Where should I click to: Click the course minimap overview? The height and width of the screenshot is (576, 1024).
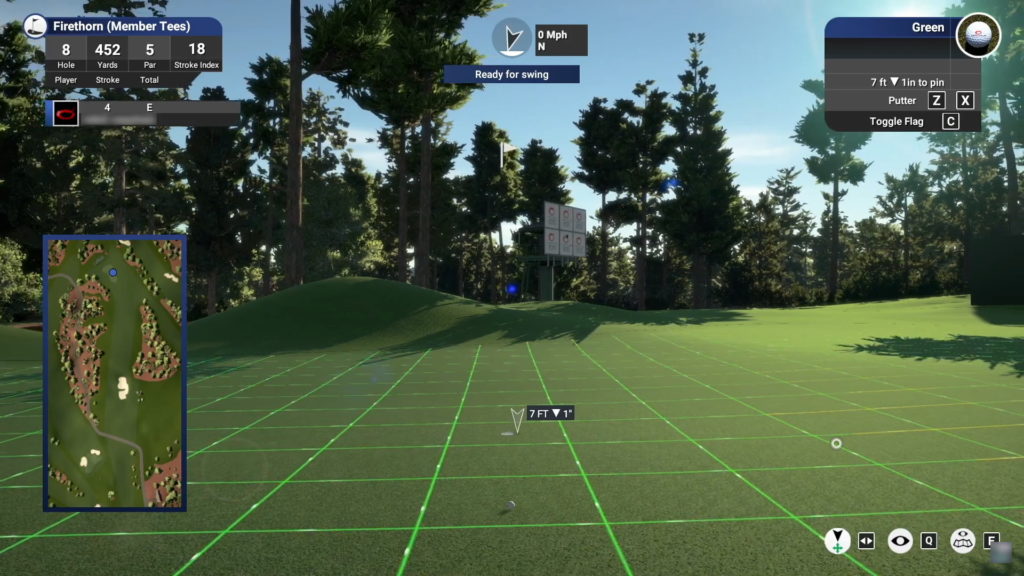coord(114,372)
